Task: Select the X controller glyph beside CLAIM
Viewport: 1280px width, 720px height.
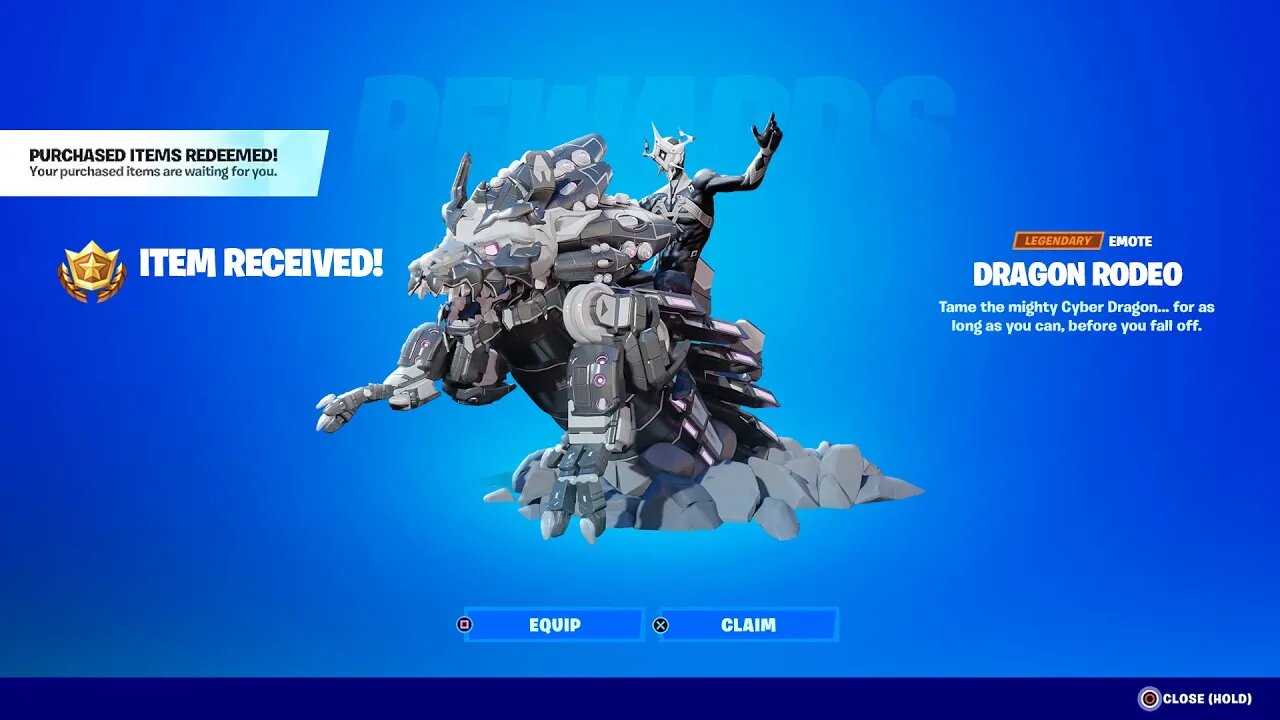Action: 663,624
